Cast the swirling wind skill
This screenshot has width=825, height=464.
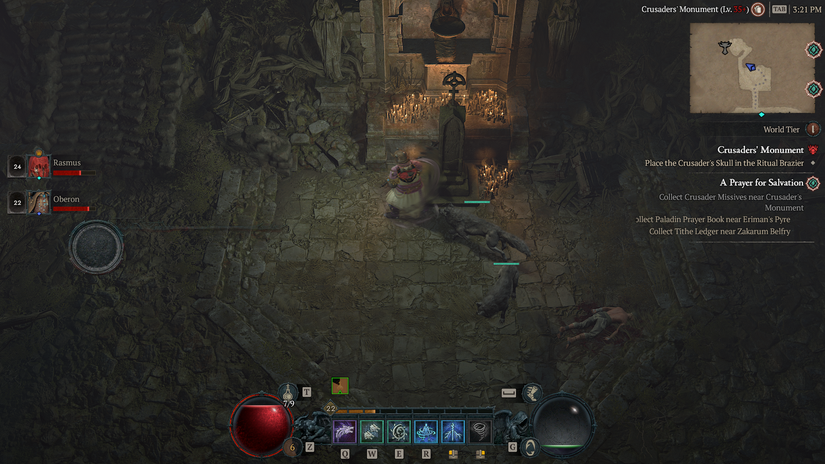pyautogui.click(x=399, y=431)
